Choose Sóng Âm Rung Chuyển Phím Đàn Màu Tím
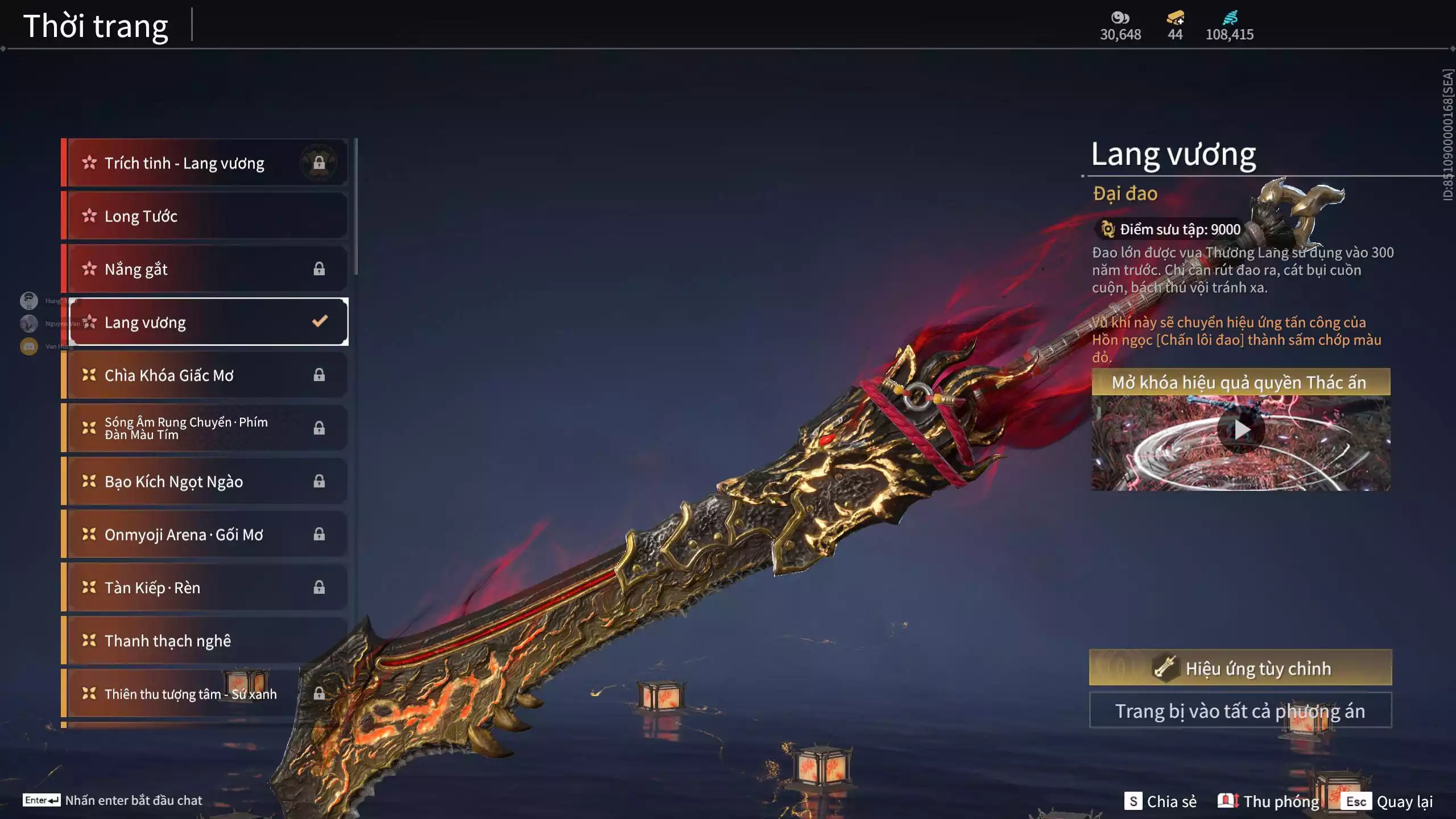1456x819 pixels. (205, 428)
